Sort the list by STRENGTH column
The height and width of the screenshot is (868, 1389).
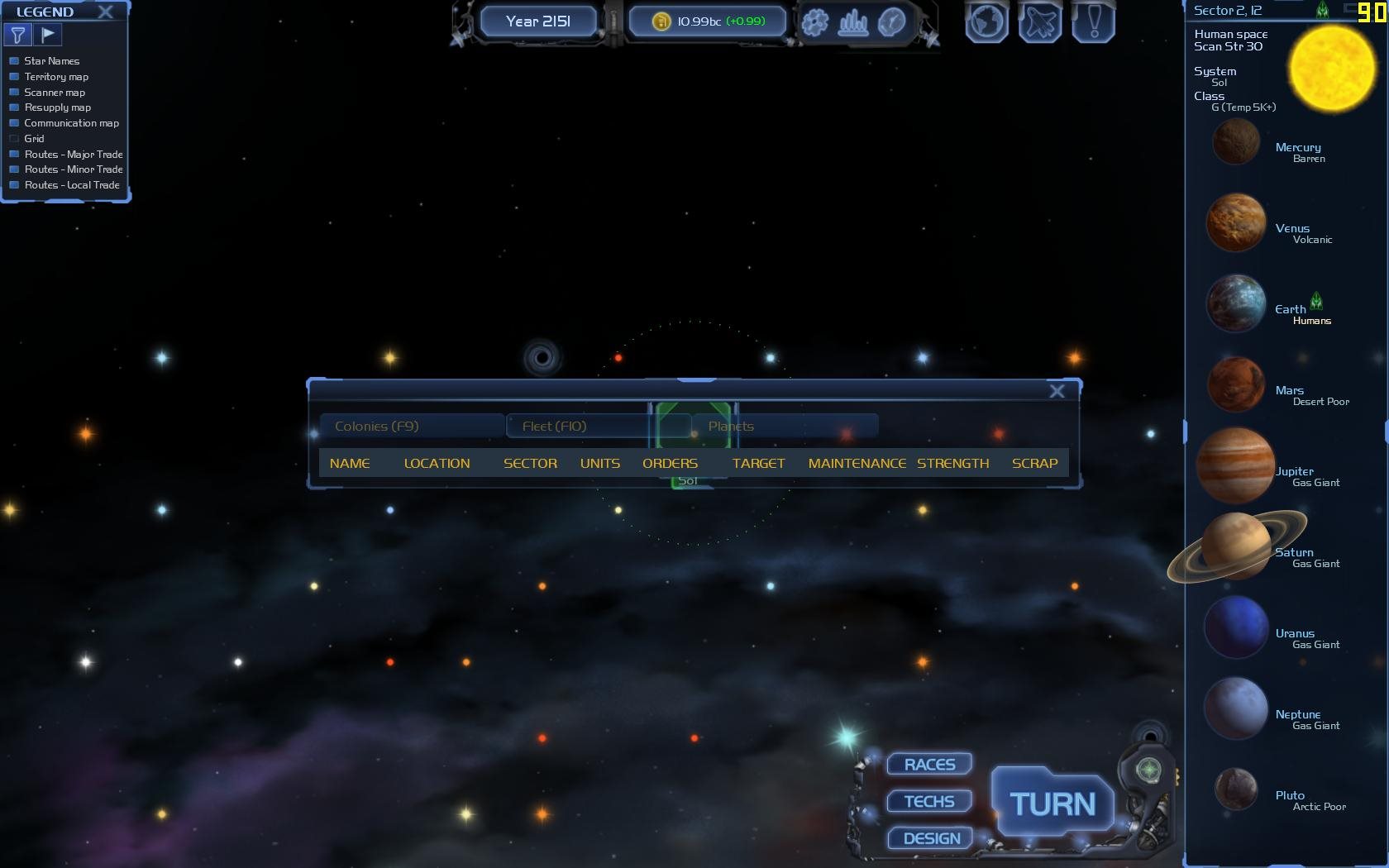point(952,464)
